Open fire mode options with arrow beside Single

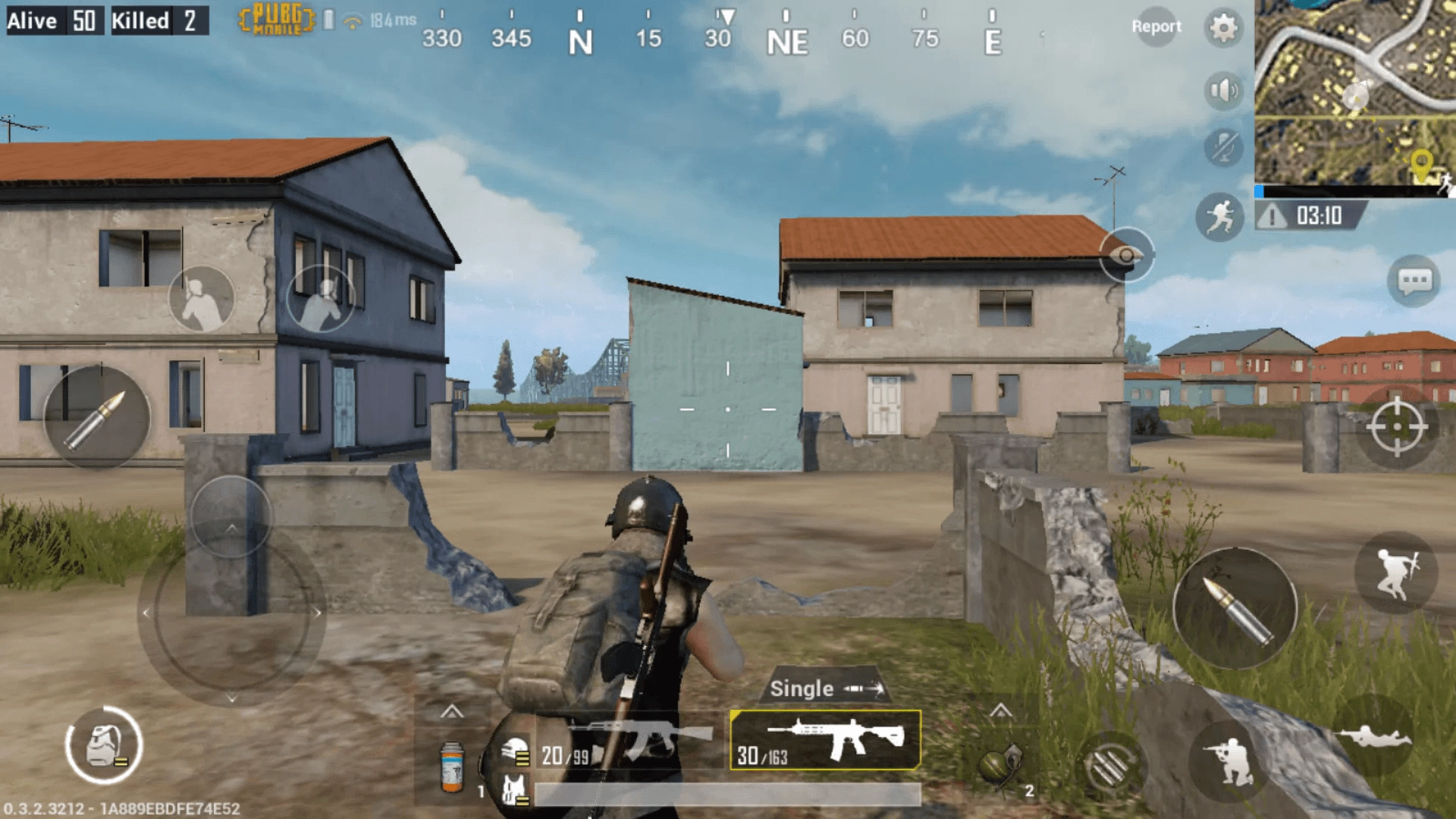[864, 689]
